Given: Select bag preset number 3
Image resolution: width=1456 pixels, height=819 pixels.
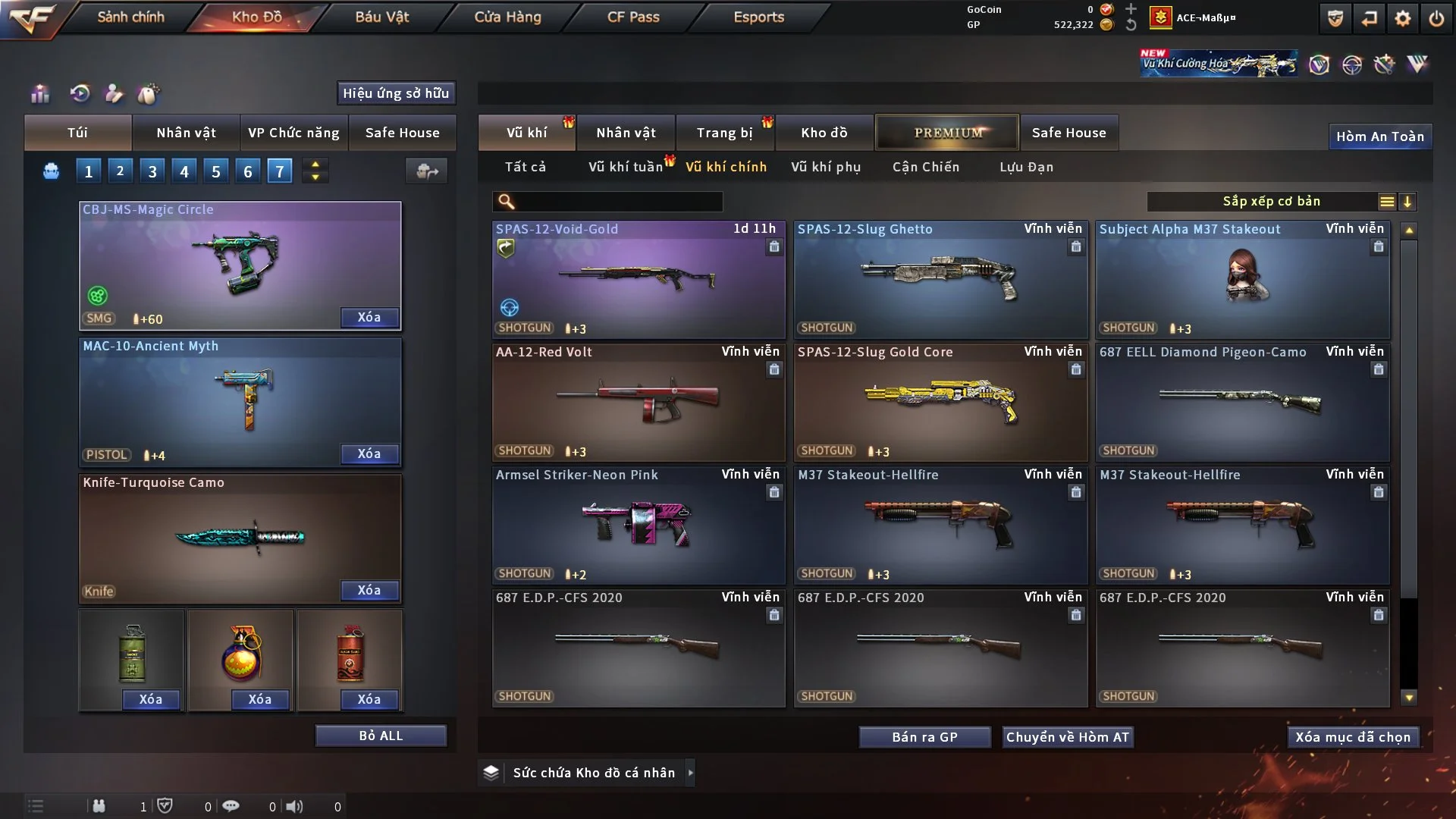Looking at the screenshot, I should pos(152,171).
